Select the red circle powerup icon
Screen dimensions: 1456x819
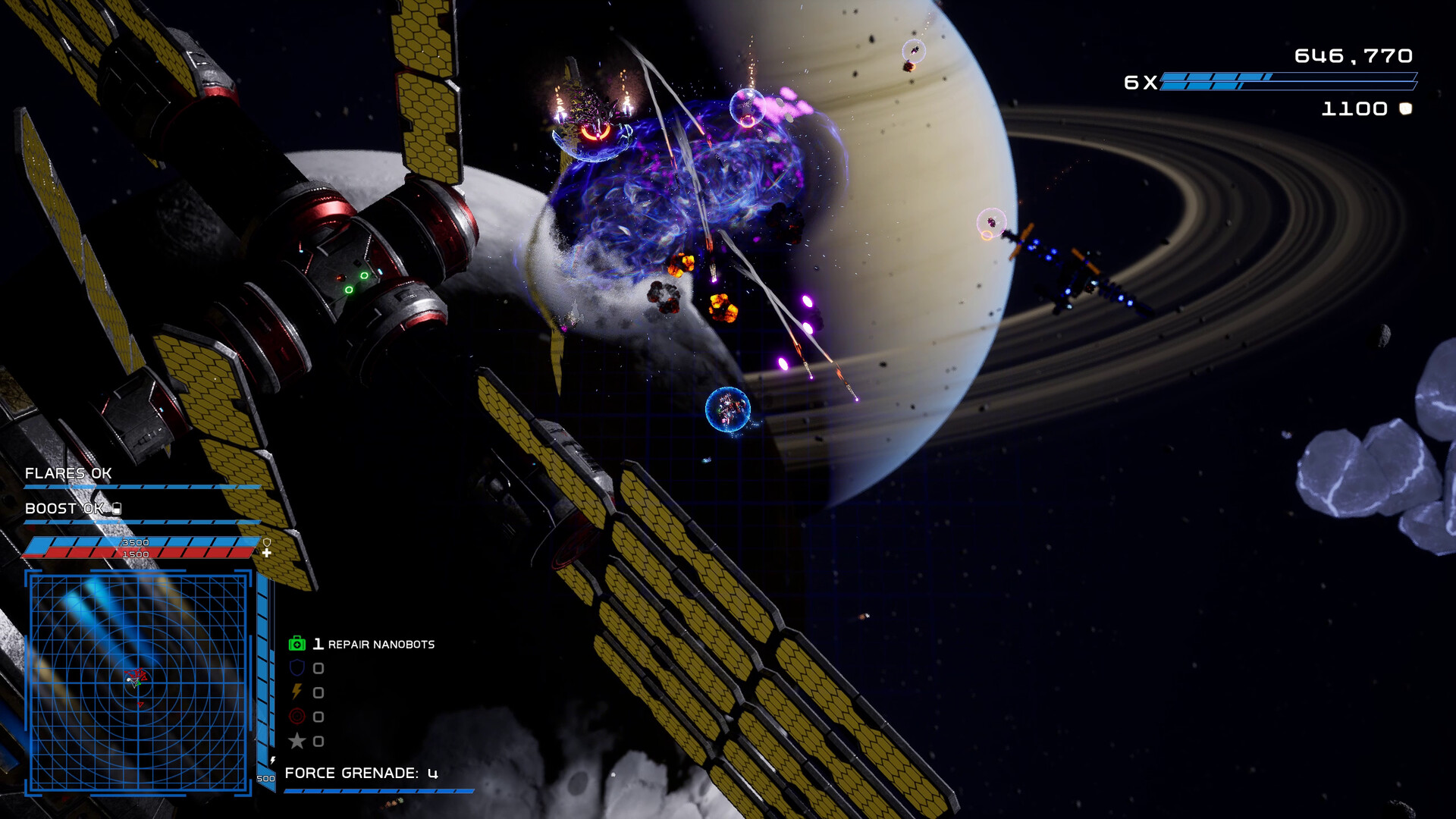click(x=297, y=717)
